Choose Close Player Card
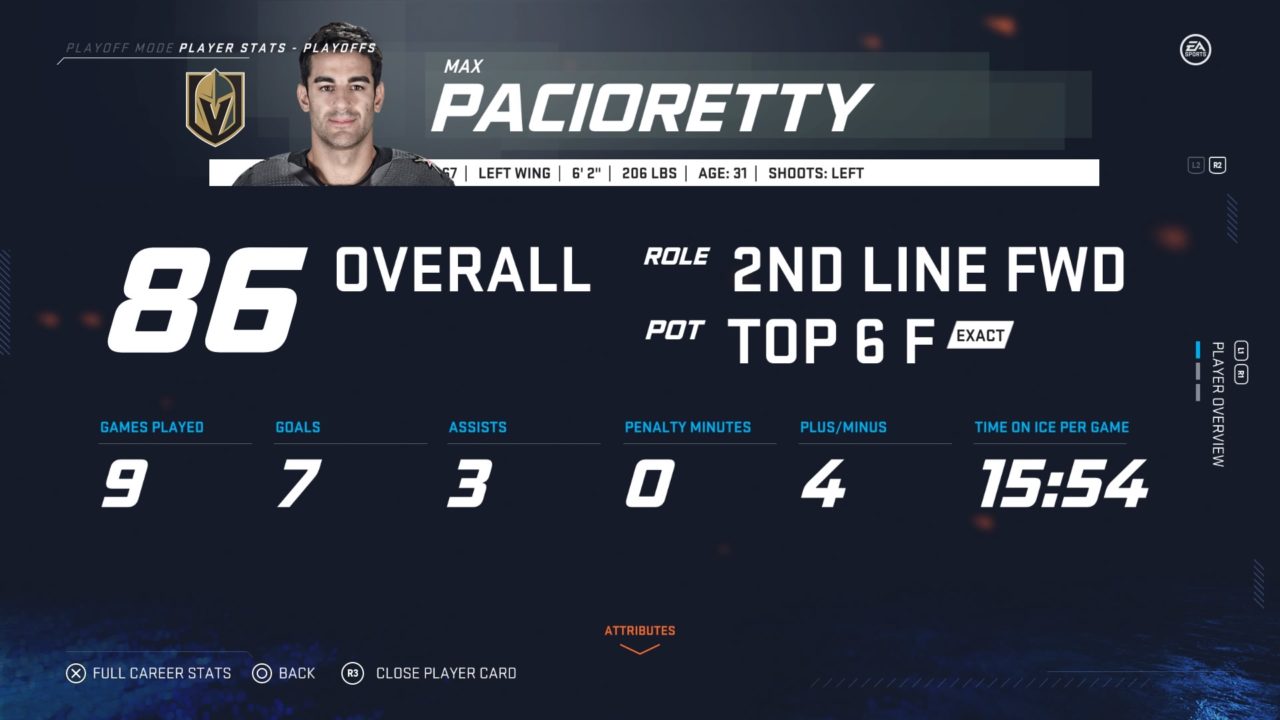 tap(430, 673)
